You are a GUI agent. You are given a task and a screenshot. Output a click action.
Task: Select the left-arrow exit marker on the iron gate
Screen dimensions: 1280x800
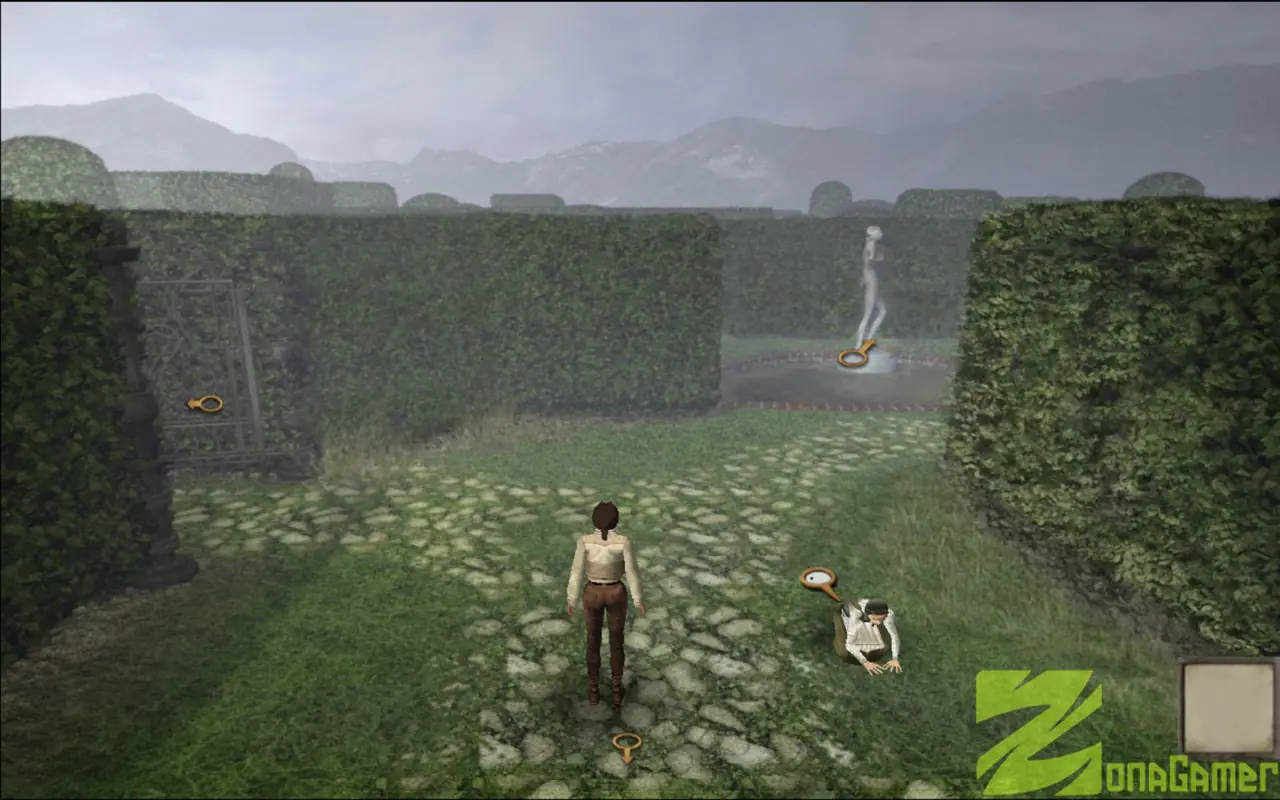(206, 403)
